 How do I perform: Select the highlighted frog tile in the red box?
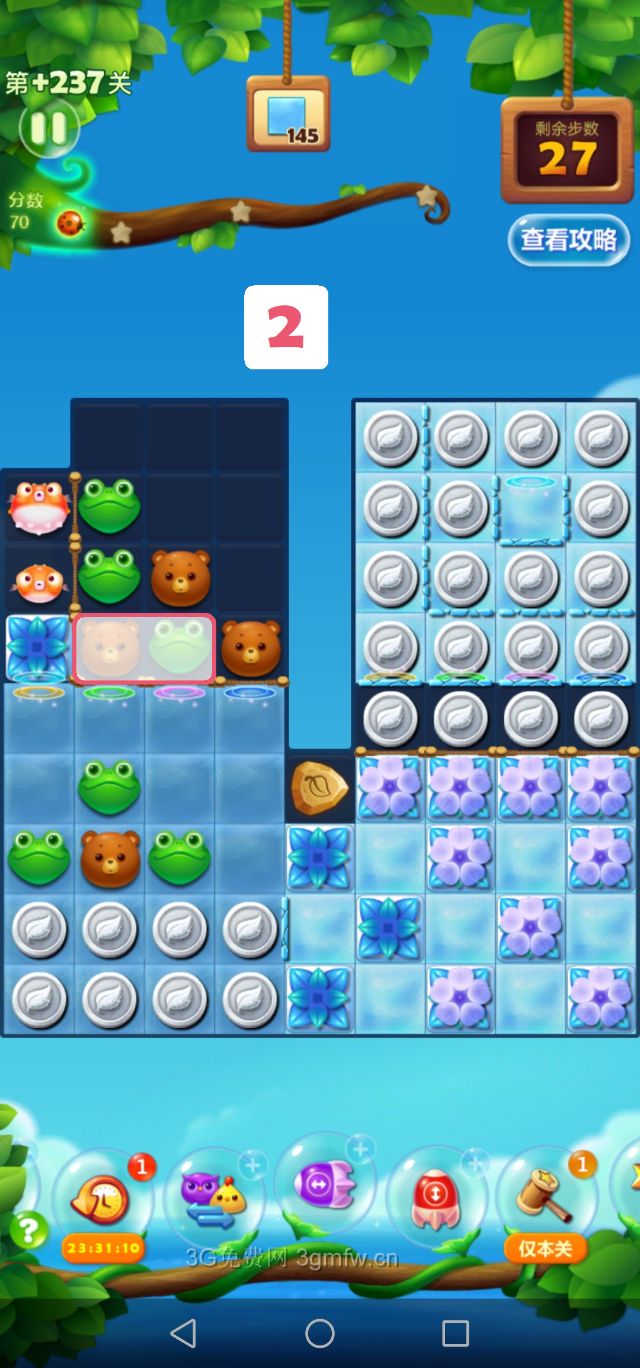(x=180, y=648)
